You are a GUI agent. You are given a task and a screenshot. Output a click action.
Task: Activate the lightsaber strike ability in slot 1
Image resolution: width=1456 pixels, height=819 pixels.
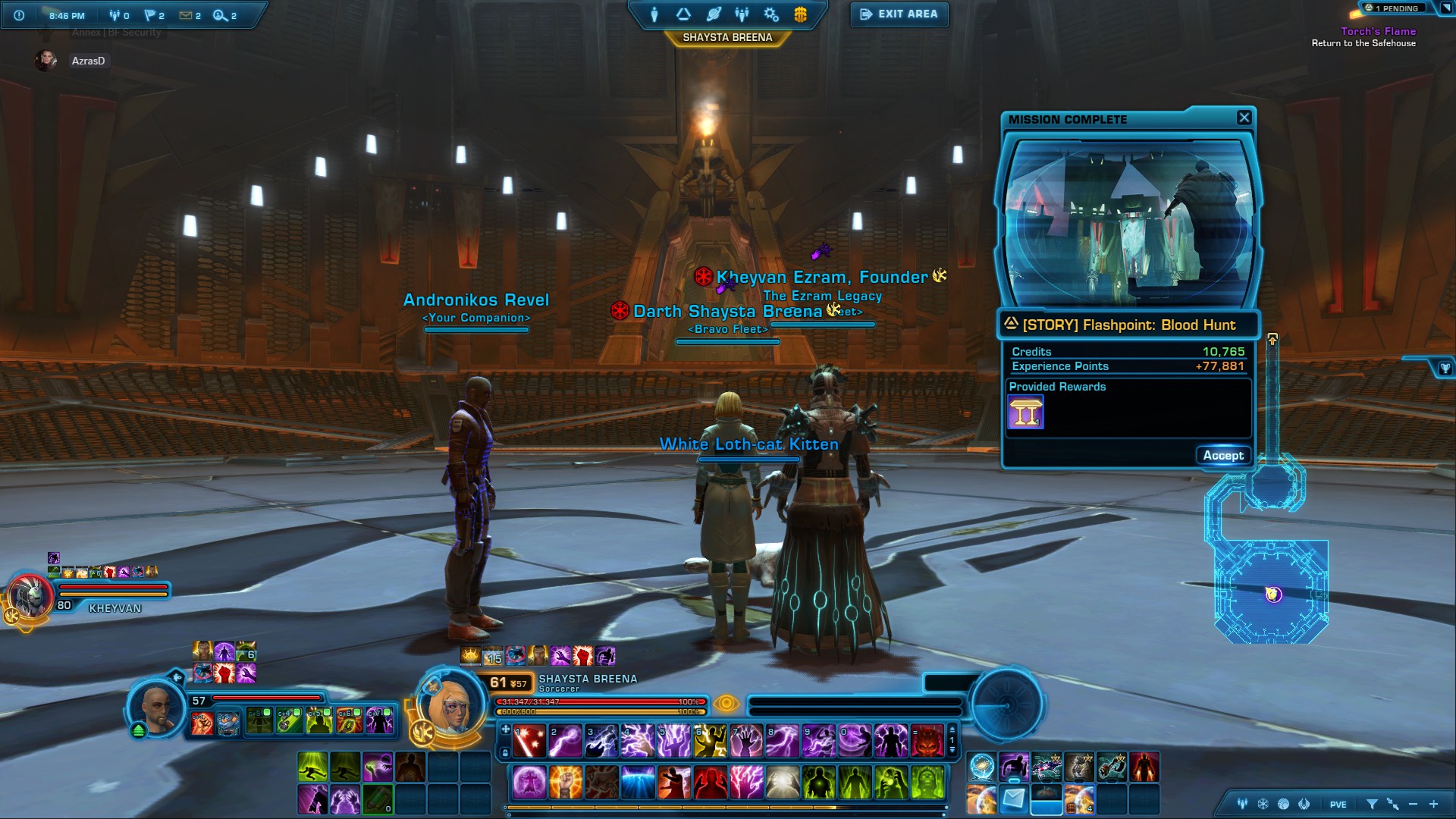pos(529,741)
